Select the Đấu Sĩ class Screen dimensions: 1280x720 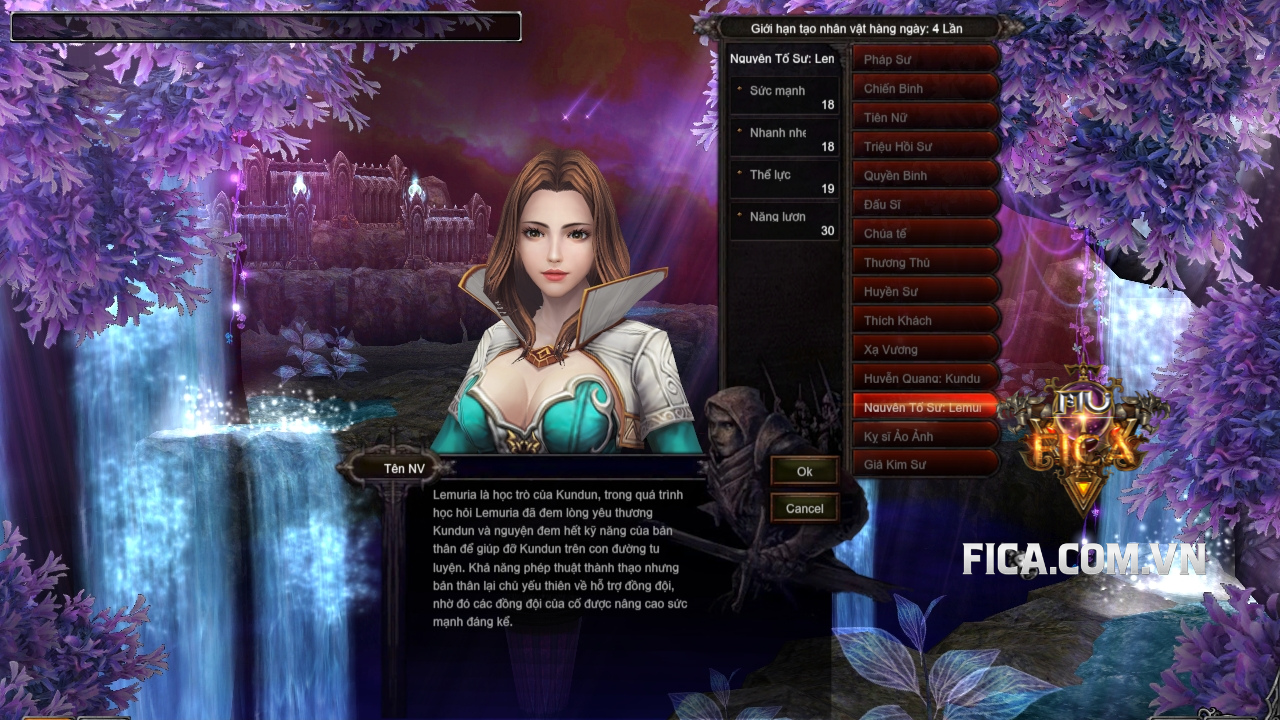[x=925, y=205]
